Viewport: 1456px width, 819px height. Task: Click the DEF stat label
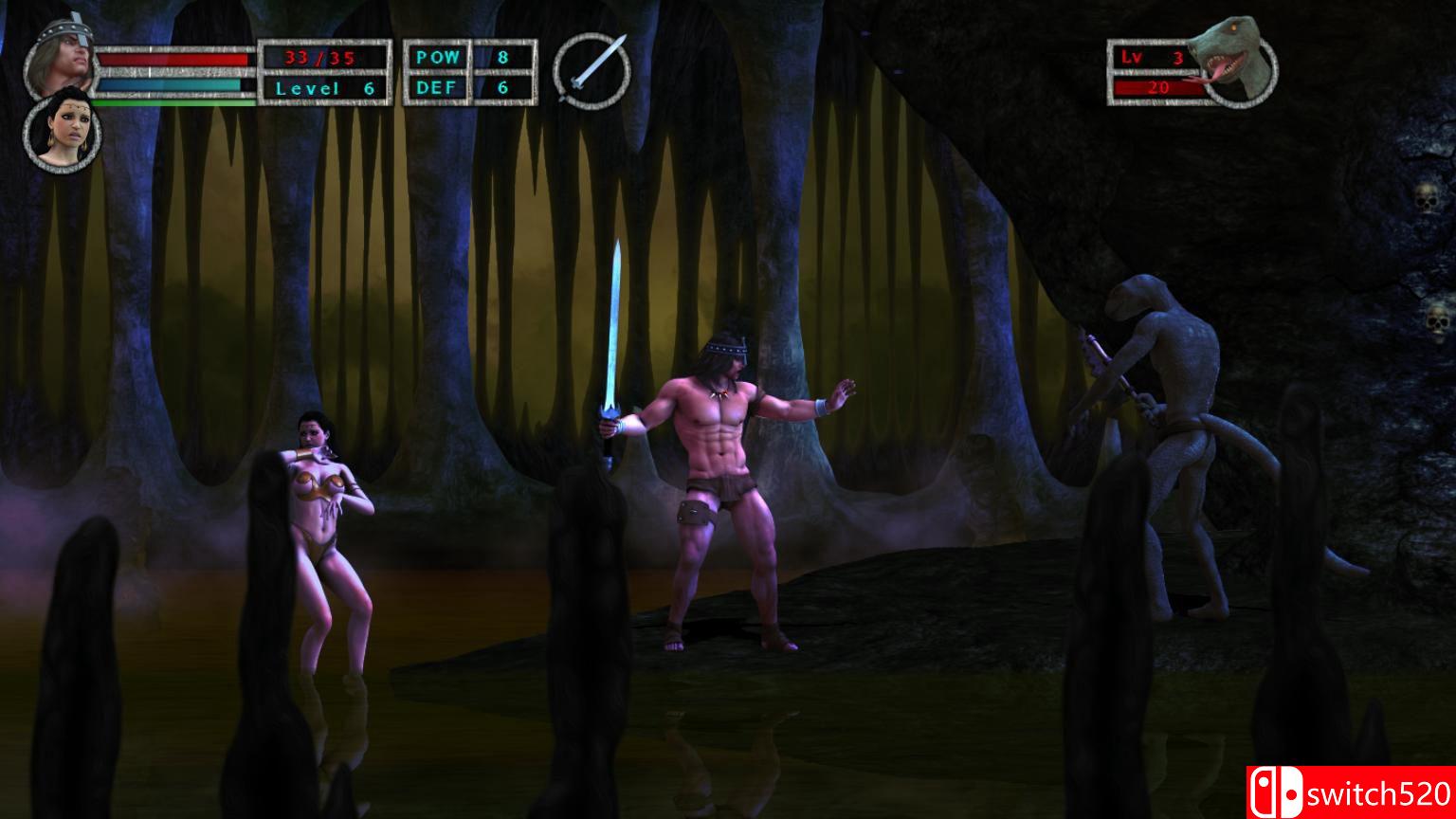[x=436, y=87]
